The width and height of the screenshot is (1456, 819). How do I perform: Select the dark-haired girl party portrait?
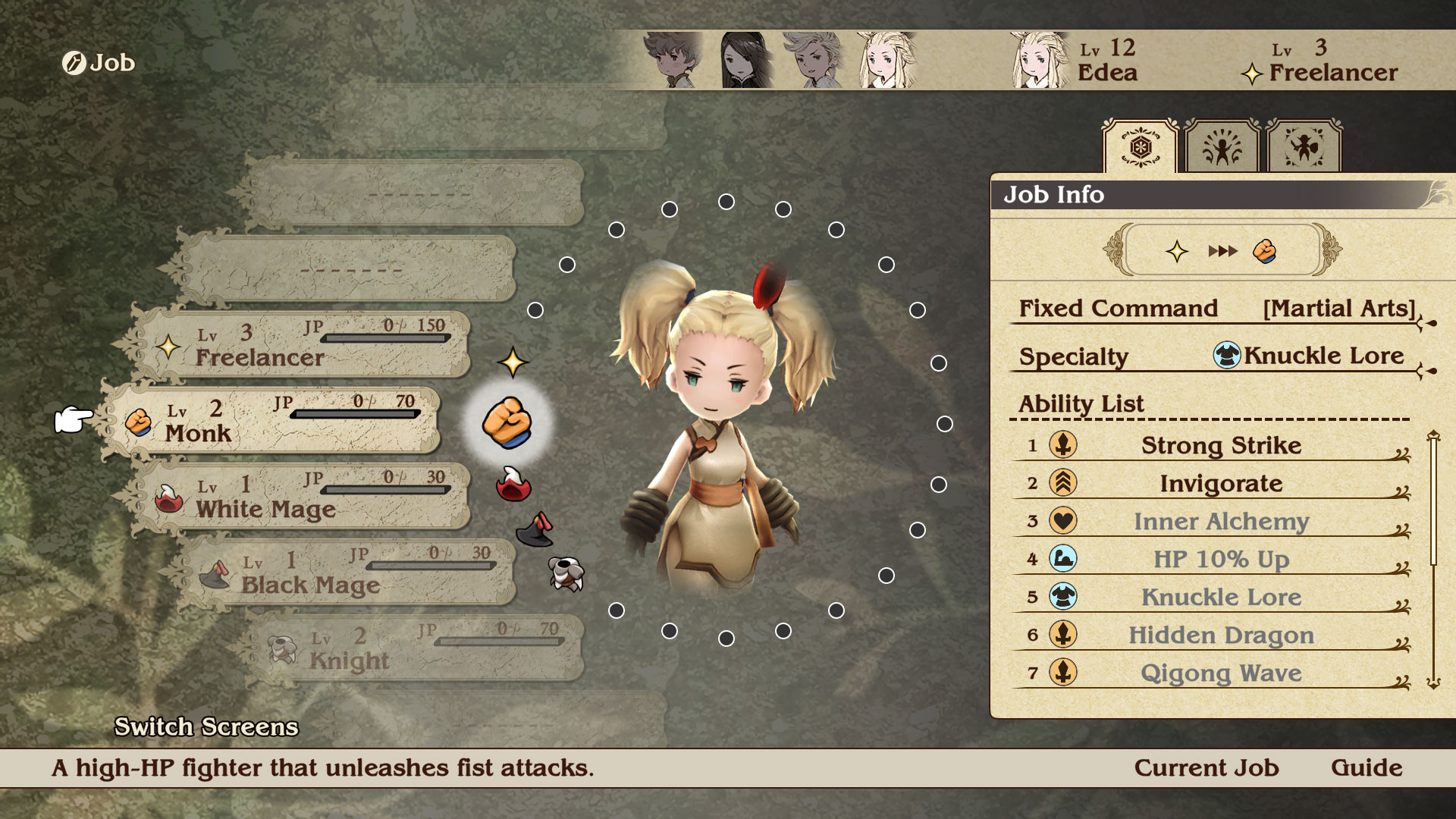point(745,60)
